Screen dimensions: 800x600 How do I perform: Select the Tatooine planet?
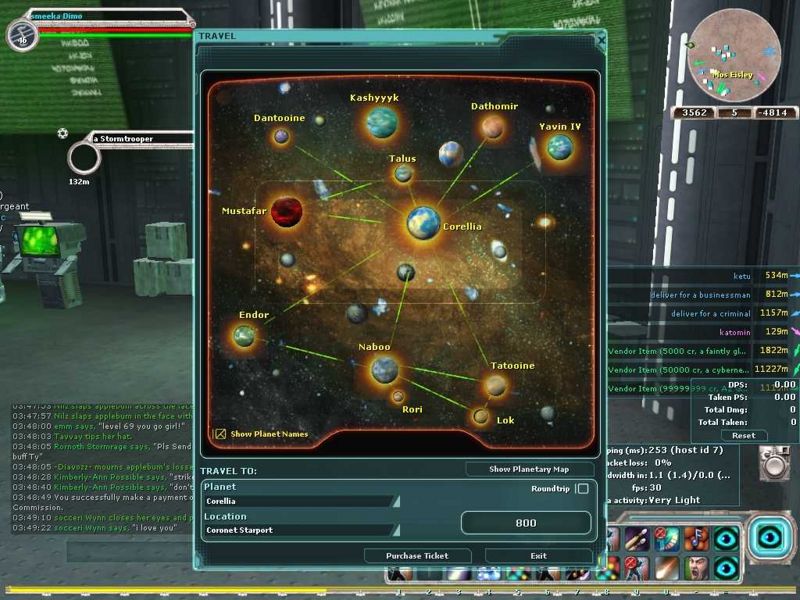click(x=496, y=385)
